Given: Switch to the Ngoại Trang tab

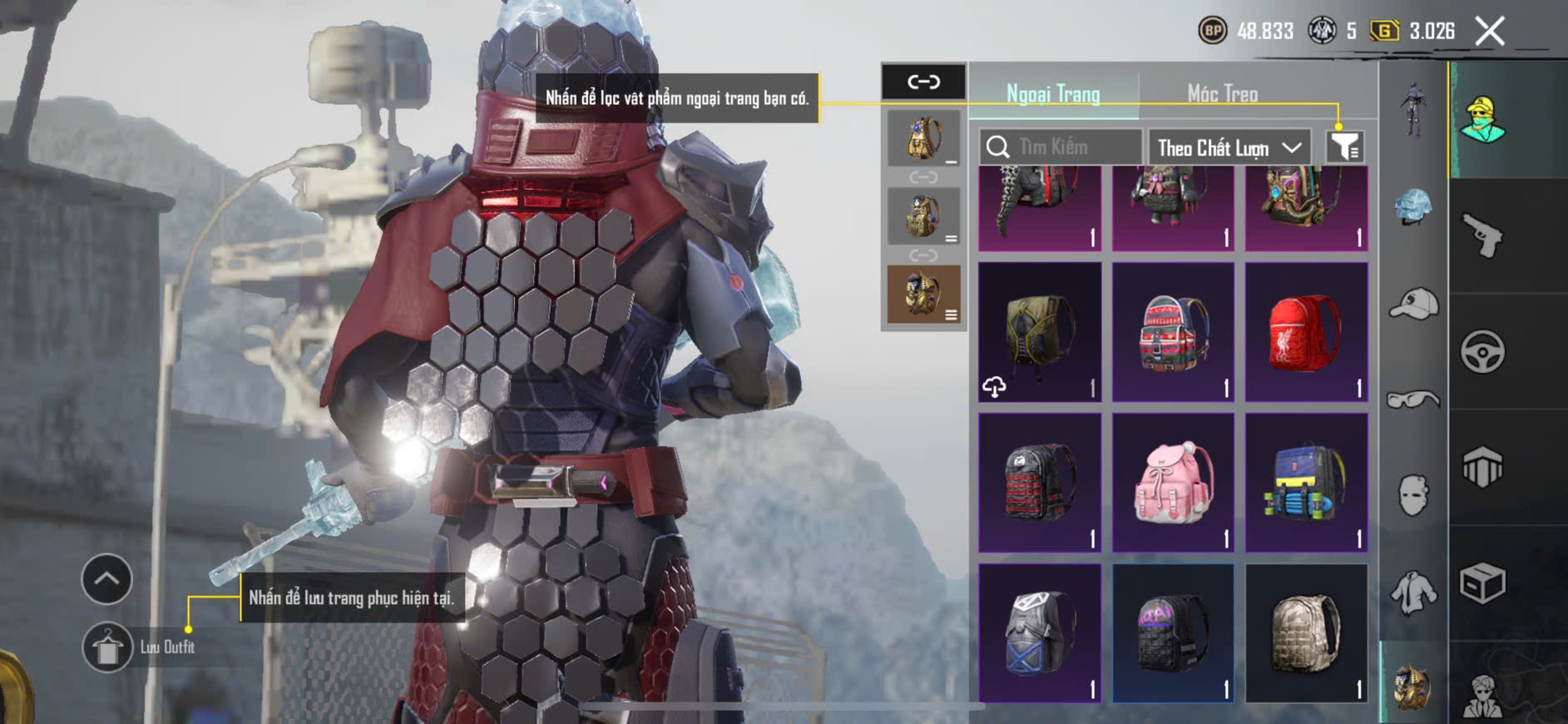Looking at the screenshot, I should pyautogui.click(x=1053, y=94).
